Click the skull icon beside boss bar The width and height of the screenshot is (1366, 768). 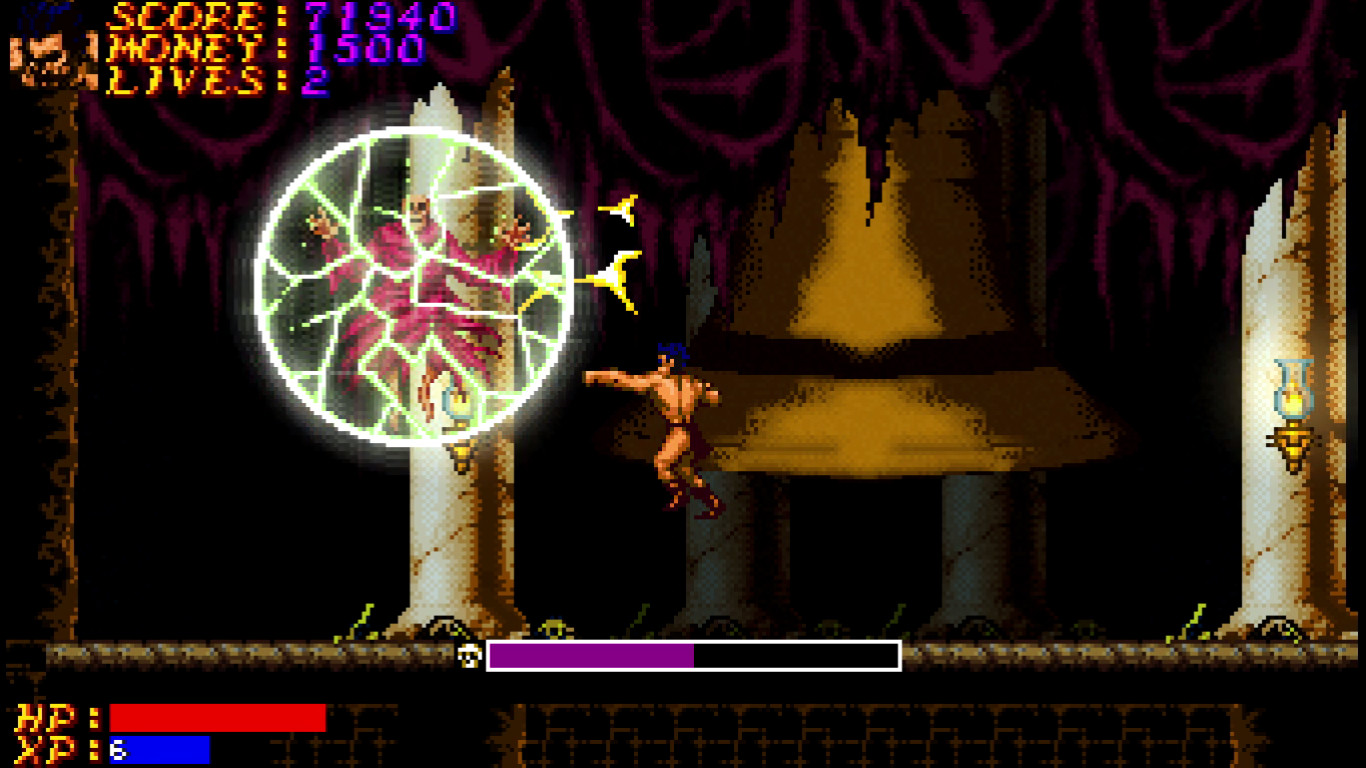coord(467,654)
